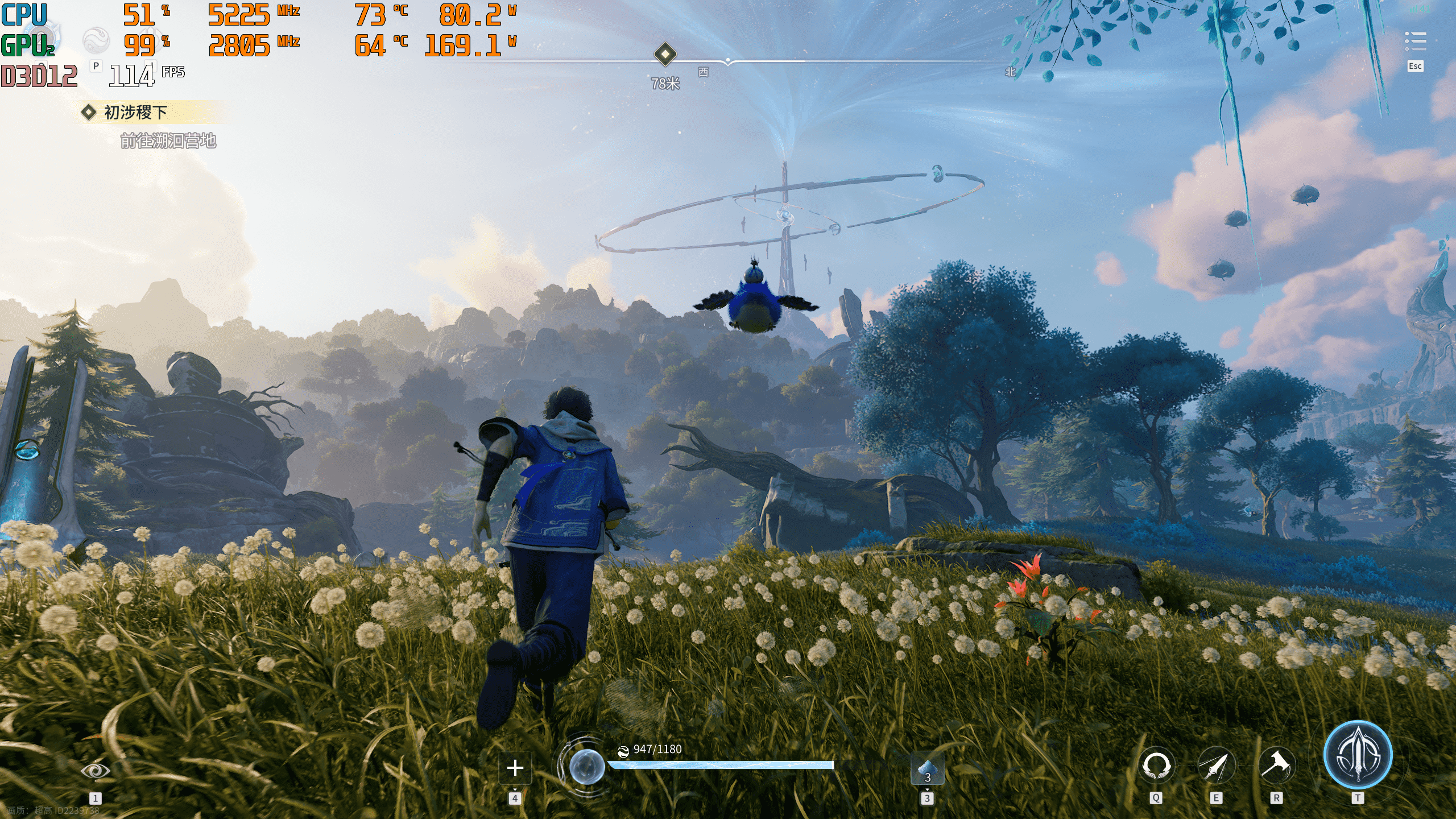
Task: Toggle the eye vision icon
Action: (x=95, y=771)
